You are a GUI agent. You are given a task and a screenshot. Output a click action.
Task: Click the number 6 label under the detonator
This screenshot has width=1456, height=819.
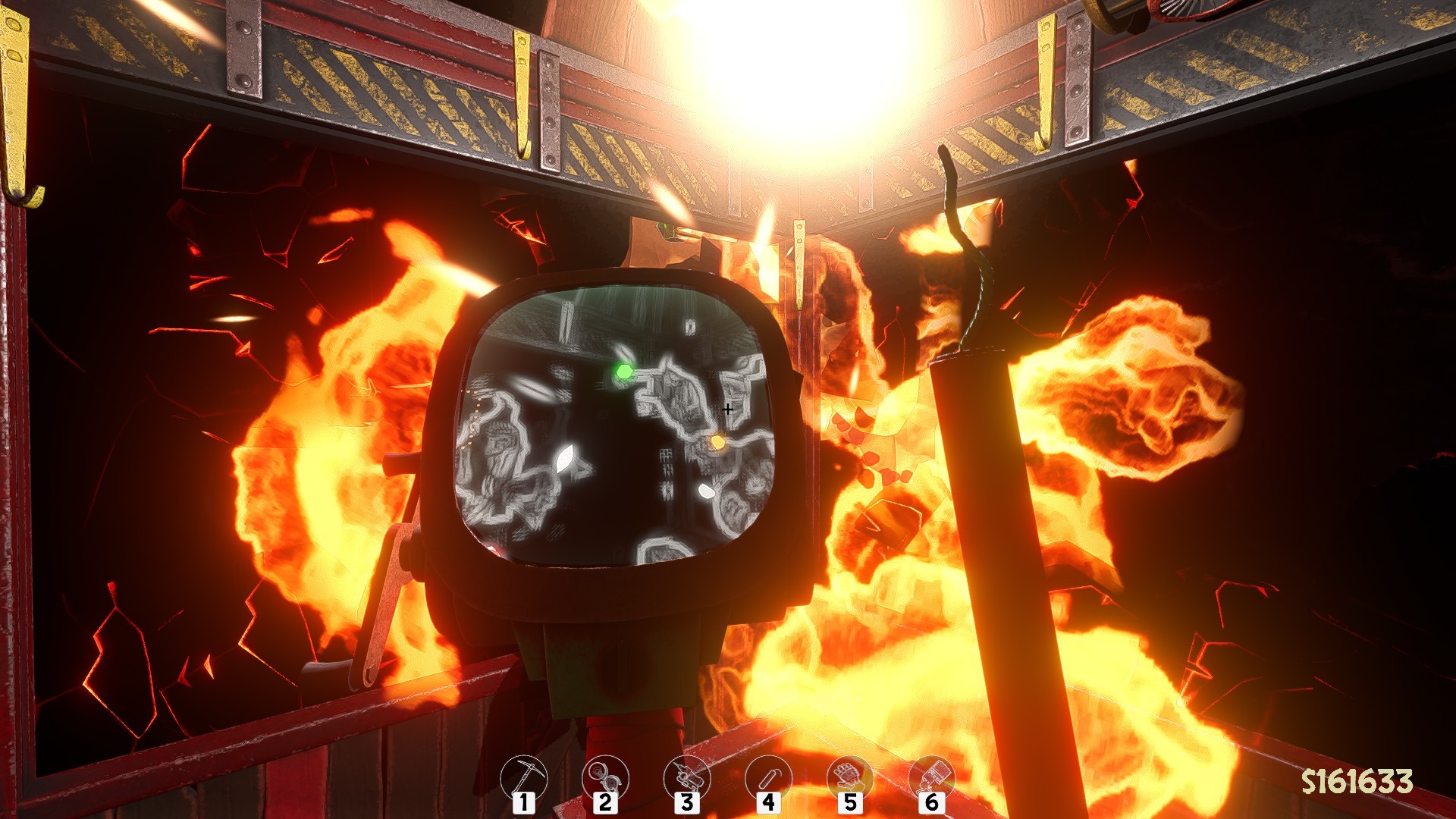931,802
